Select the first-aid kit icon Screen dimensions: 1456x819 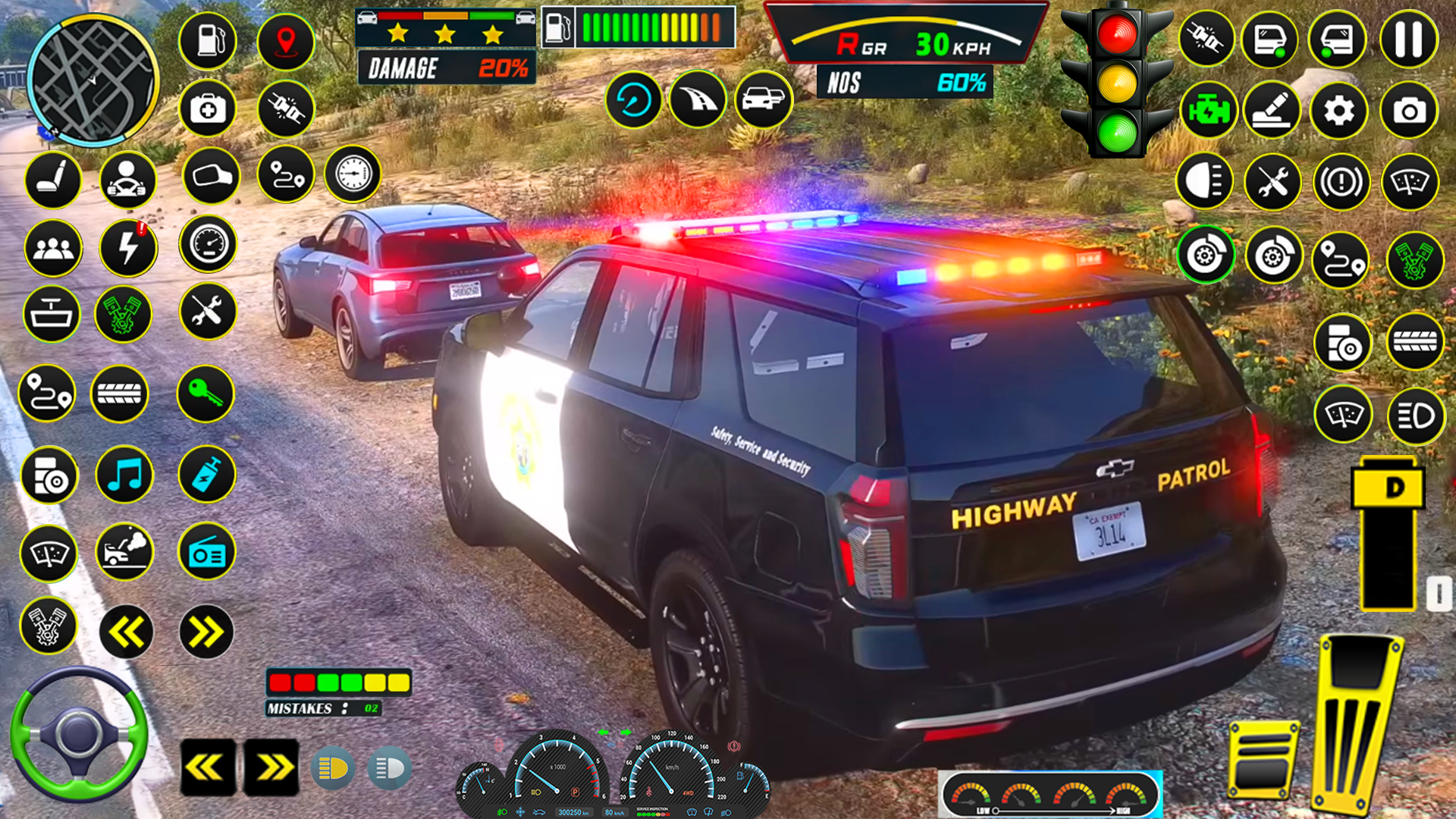[207, 110]
